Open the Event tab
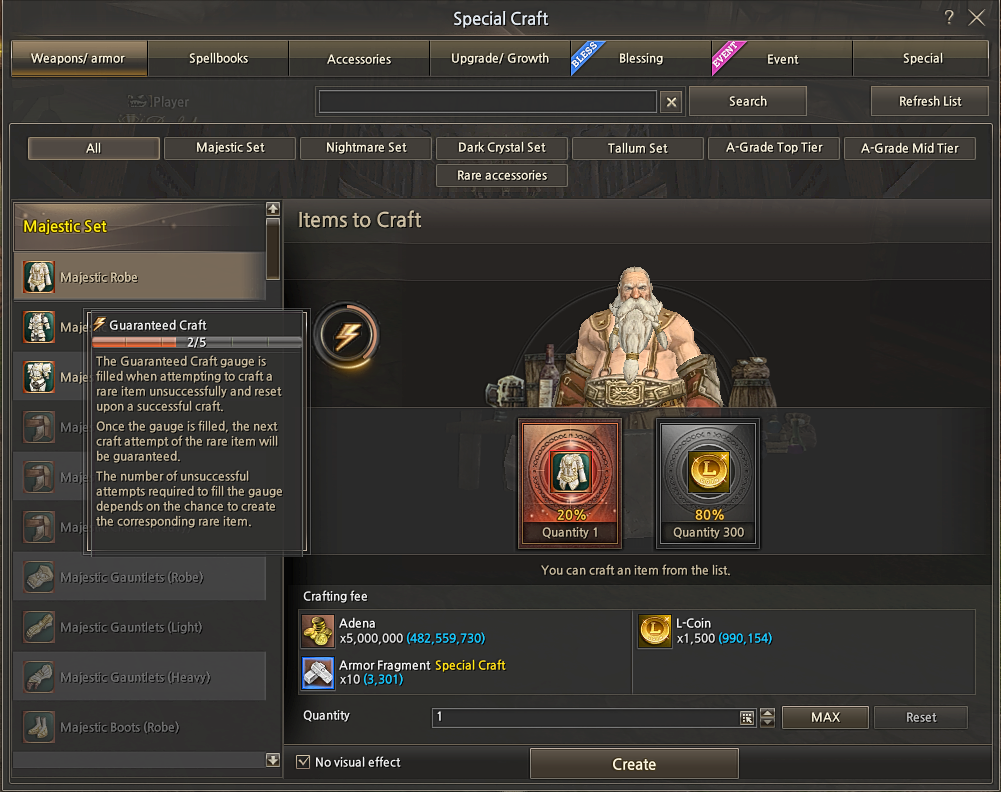This screenshot has width=1001, height=792. [782, 58]
